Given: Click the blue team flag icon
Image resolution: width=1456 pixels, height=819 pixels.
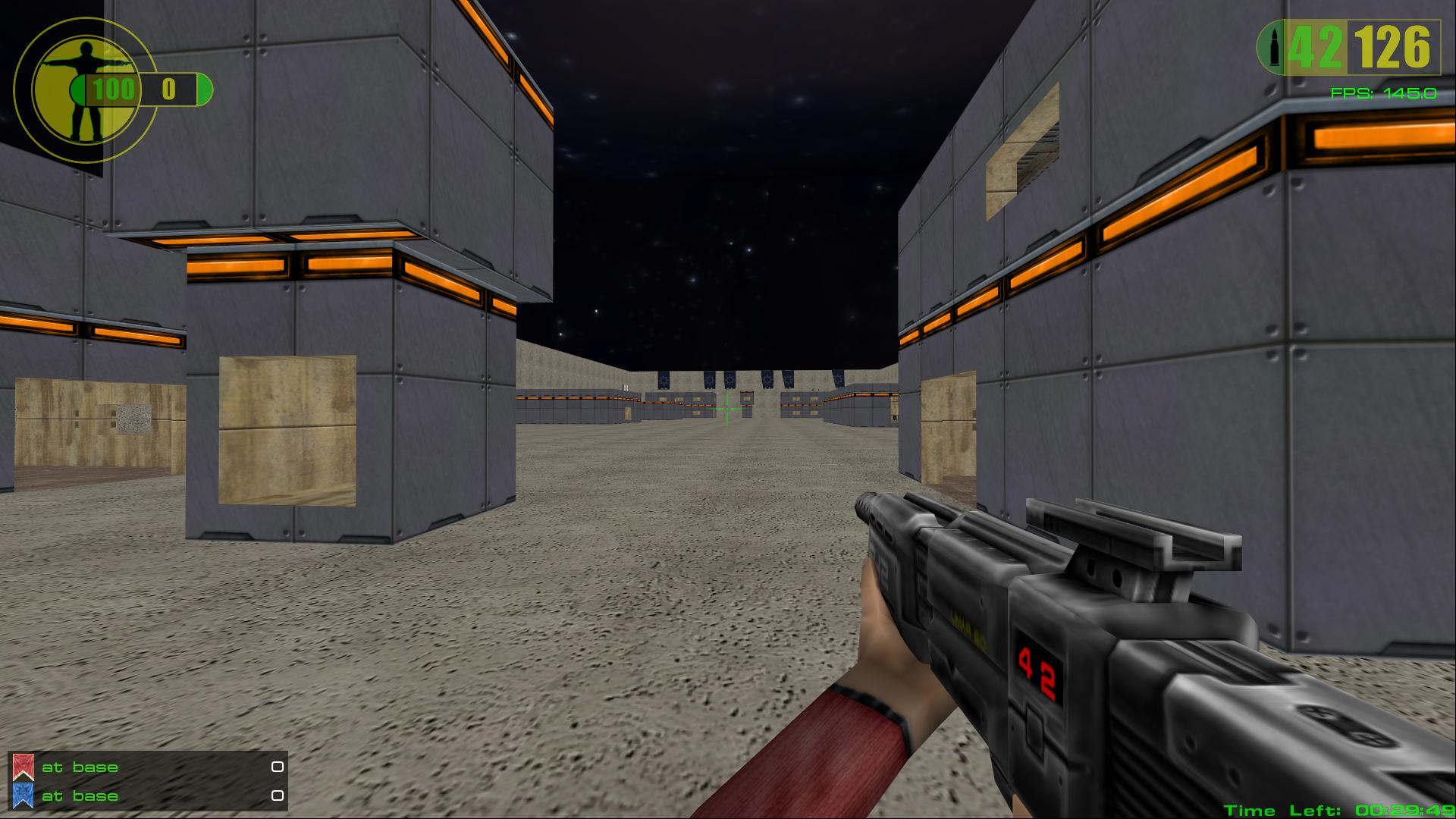Looking at the screenshot, I should (x=23, y=795).
